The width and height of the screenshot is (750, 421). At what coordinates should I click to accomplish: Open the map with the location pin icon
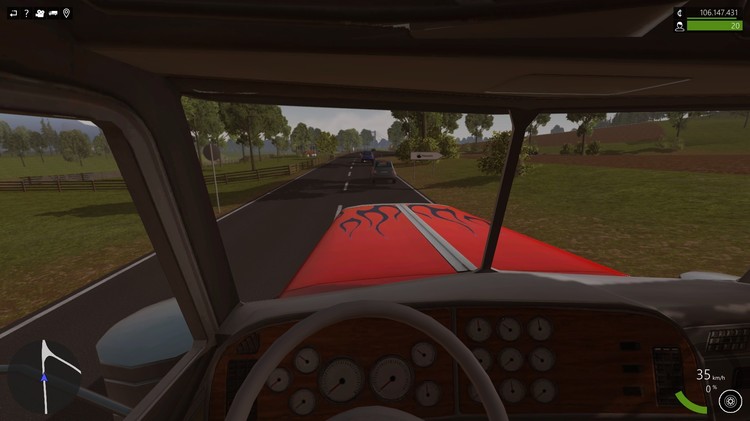pyautogui.click(x=67, y=13)
